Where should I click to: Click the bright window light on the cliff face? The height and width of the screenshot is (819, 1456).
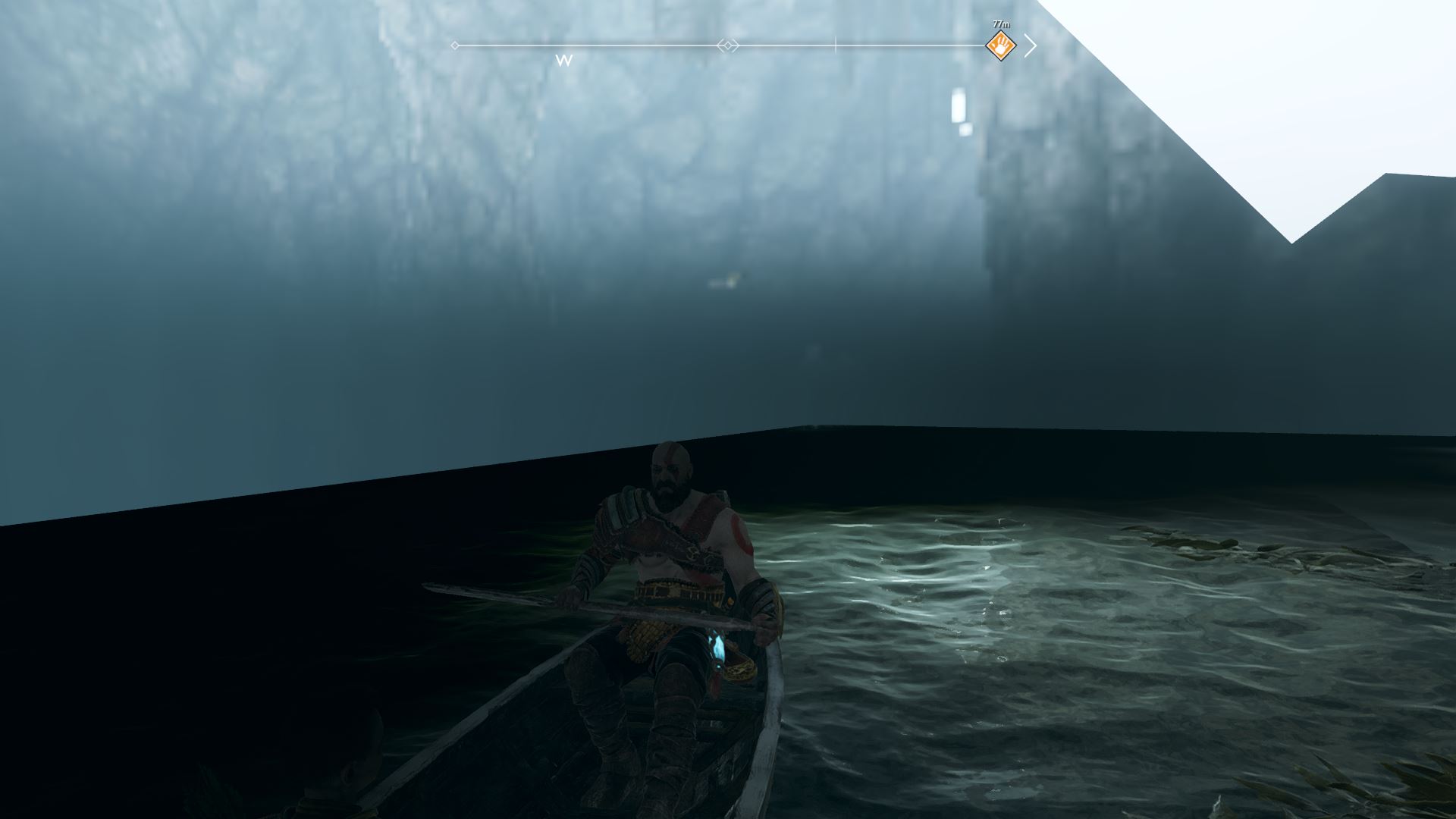(957, 105)
